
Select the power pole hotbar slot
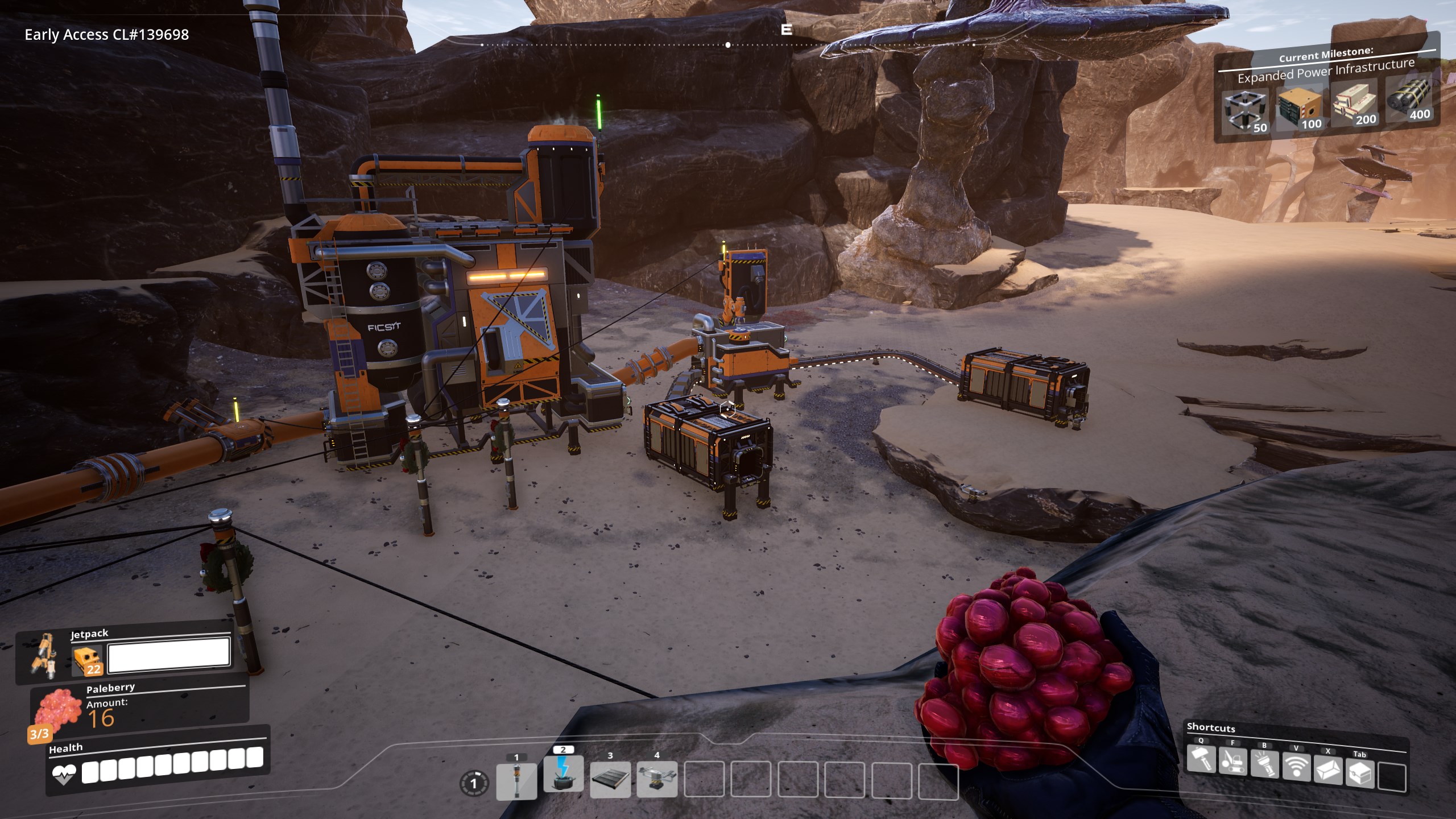point(516,780)
